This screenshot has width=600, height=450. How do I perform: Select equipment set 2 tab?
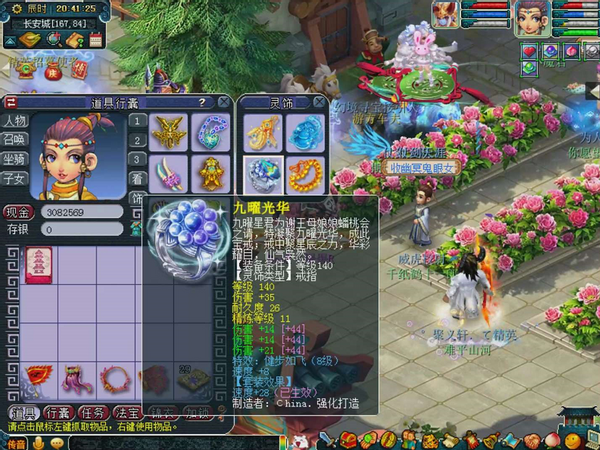pos(137,141)
